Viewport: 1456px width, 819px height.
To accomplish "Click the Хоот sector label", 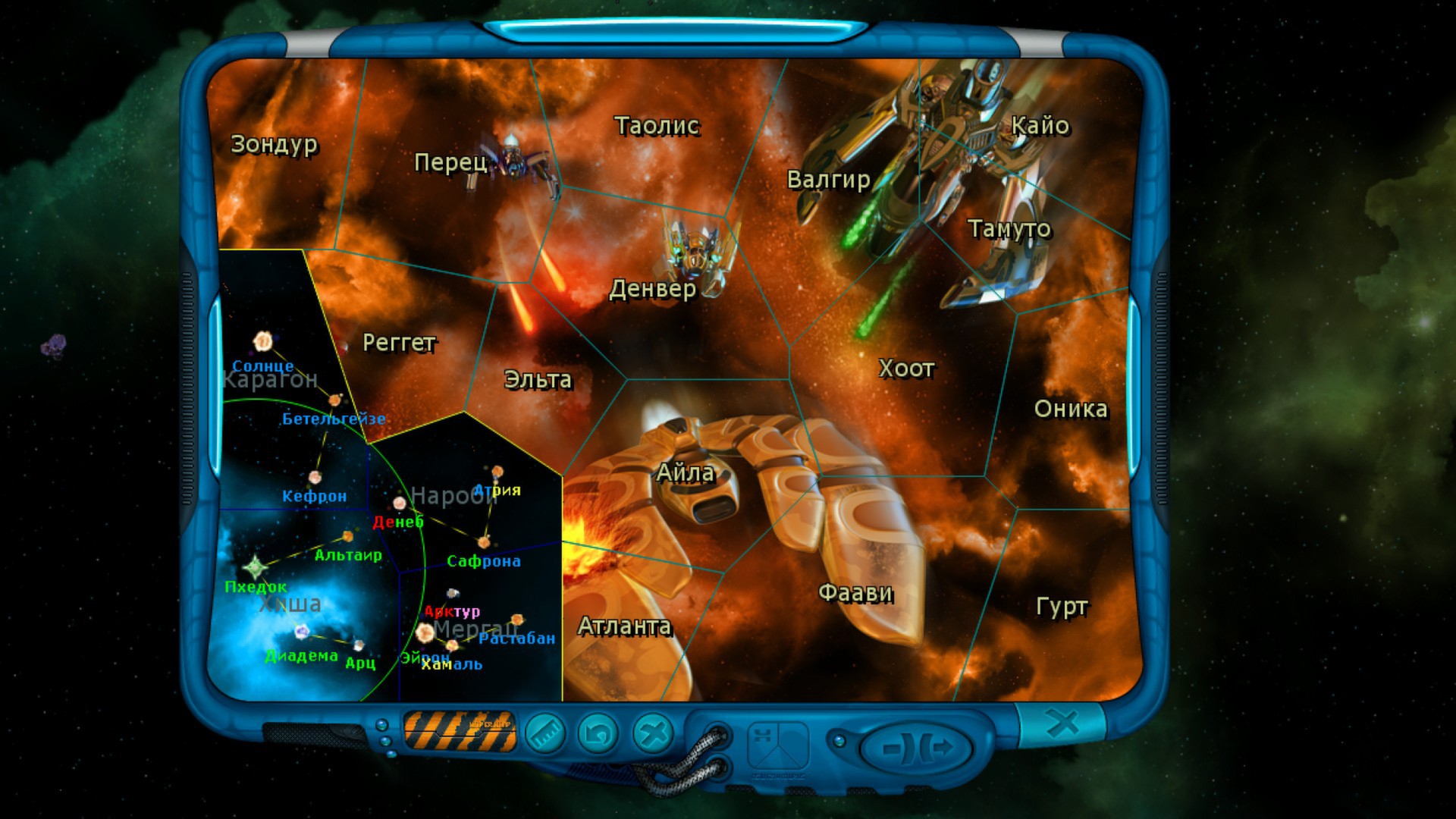I will pyautogui.click(x=907, y=369).
